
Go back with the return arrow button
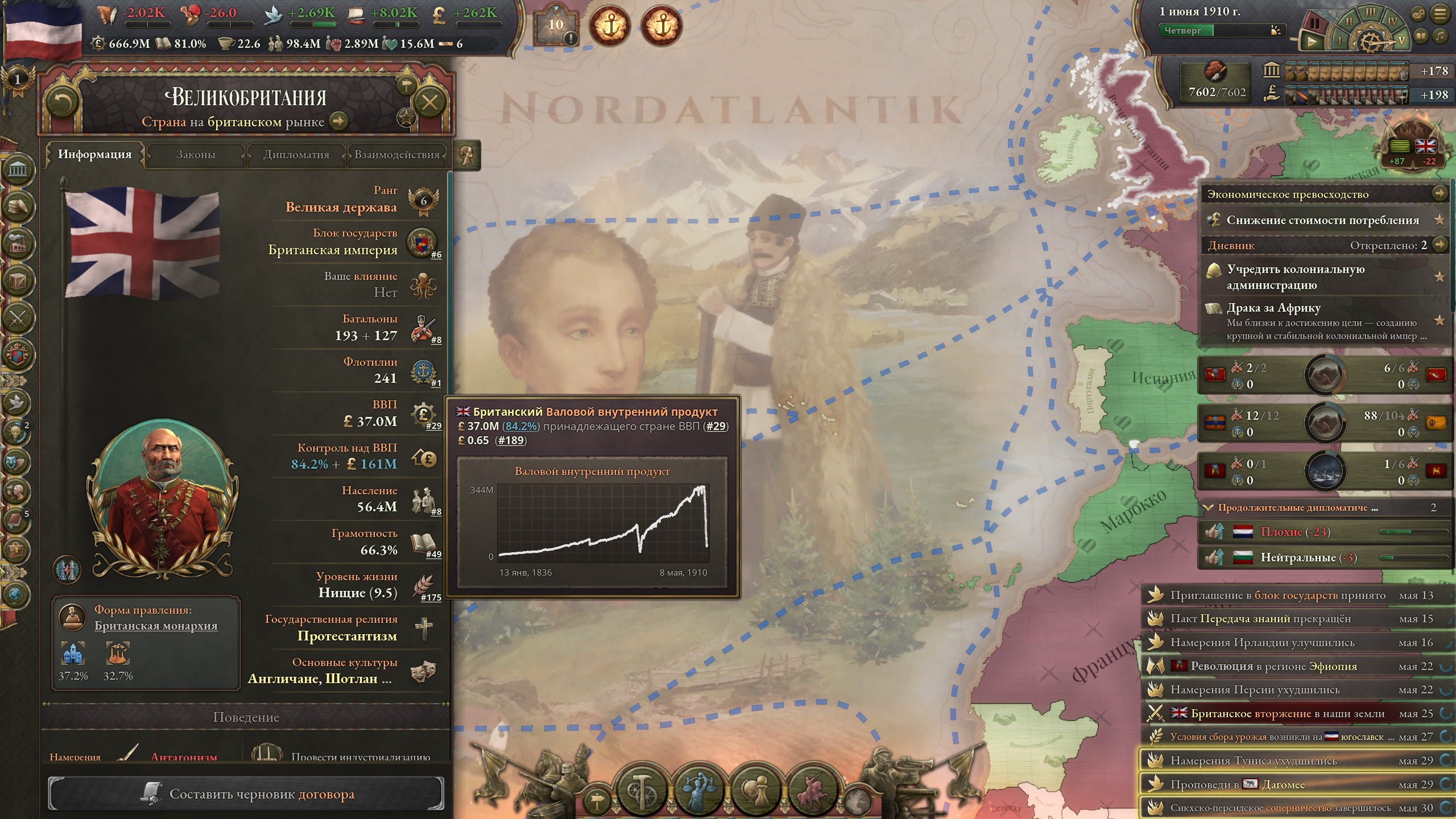click(62, 103)
